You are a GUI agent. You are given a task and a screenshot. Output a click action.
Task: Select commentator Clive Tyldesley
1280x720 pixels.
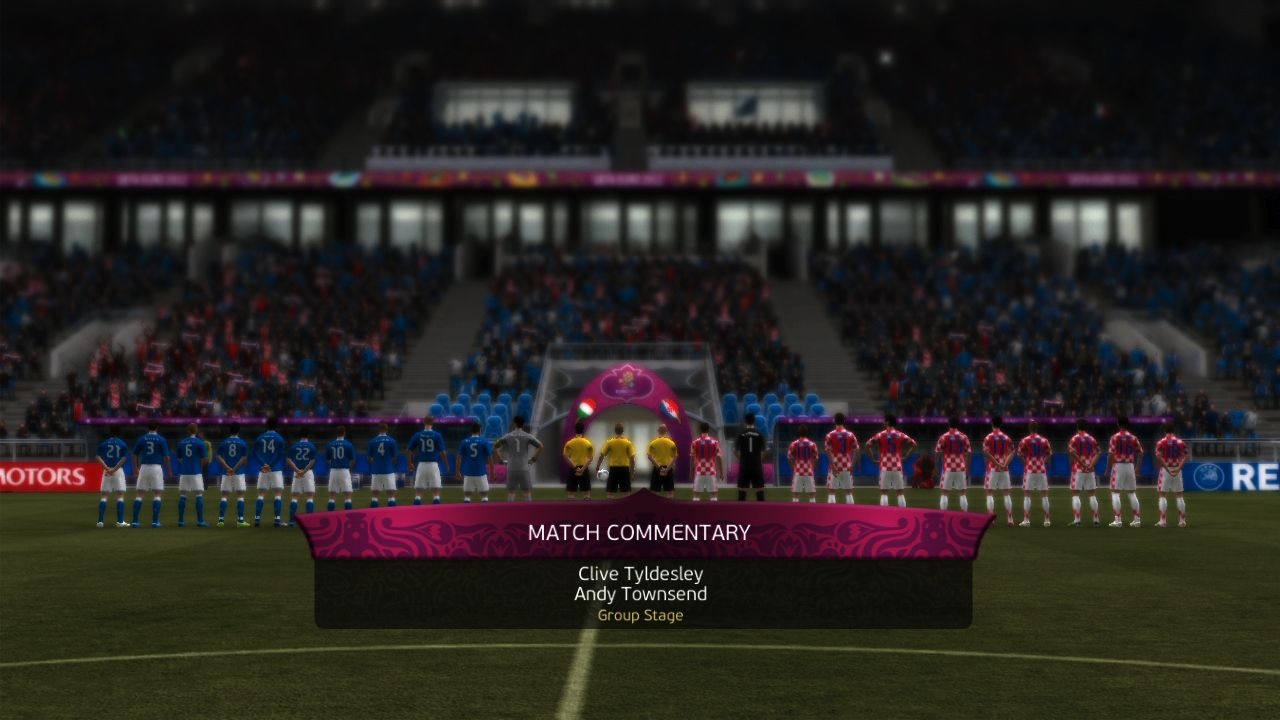[640, 574]
